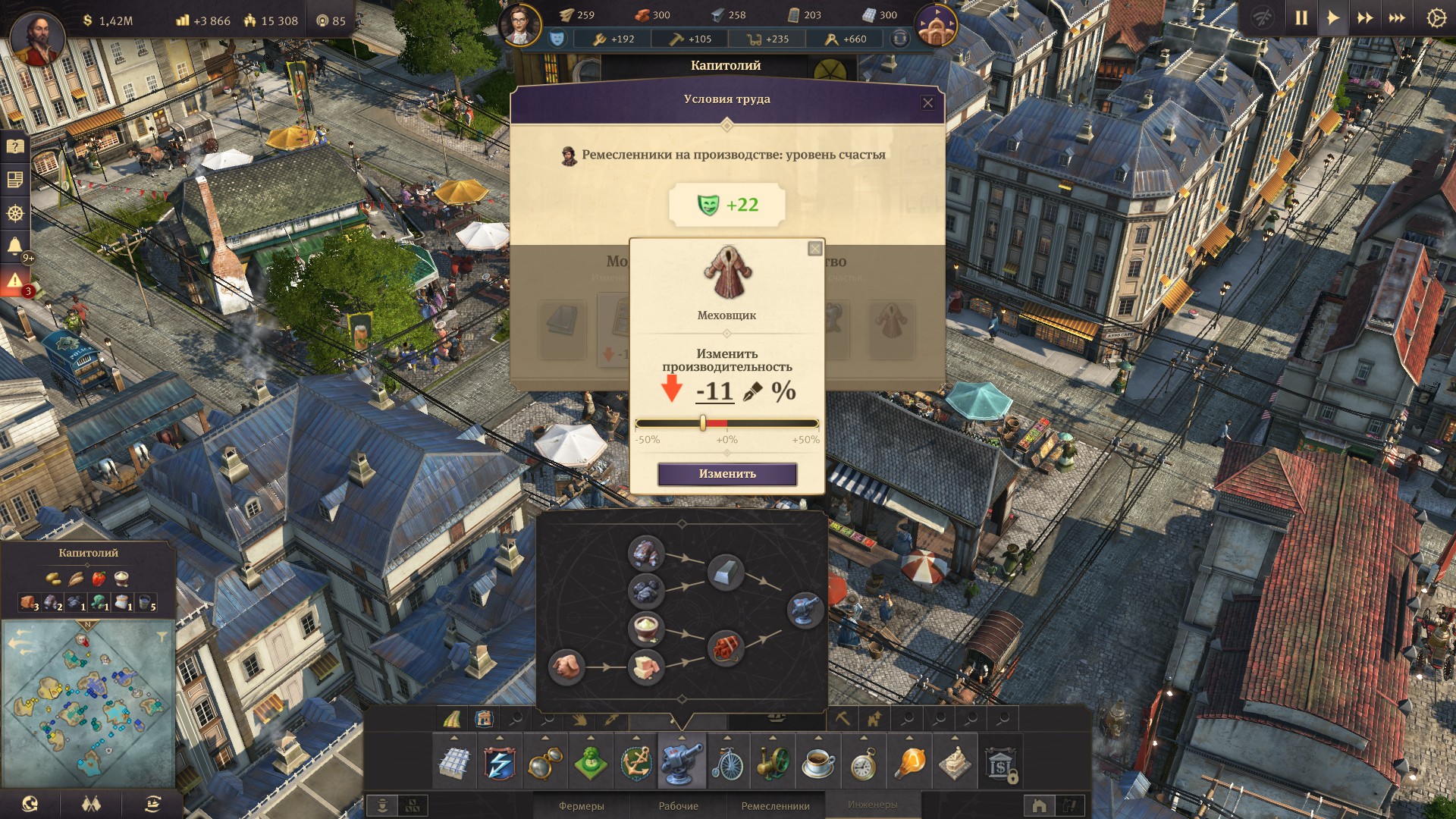Screen dimensions: 1456x819
Task: Switch to the Фермеры tab
Action: pos(581,806)
